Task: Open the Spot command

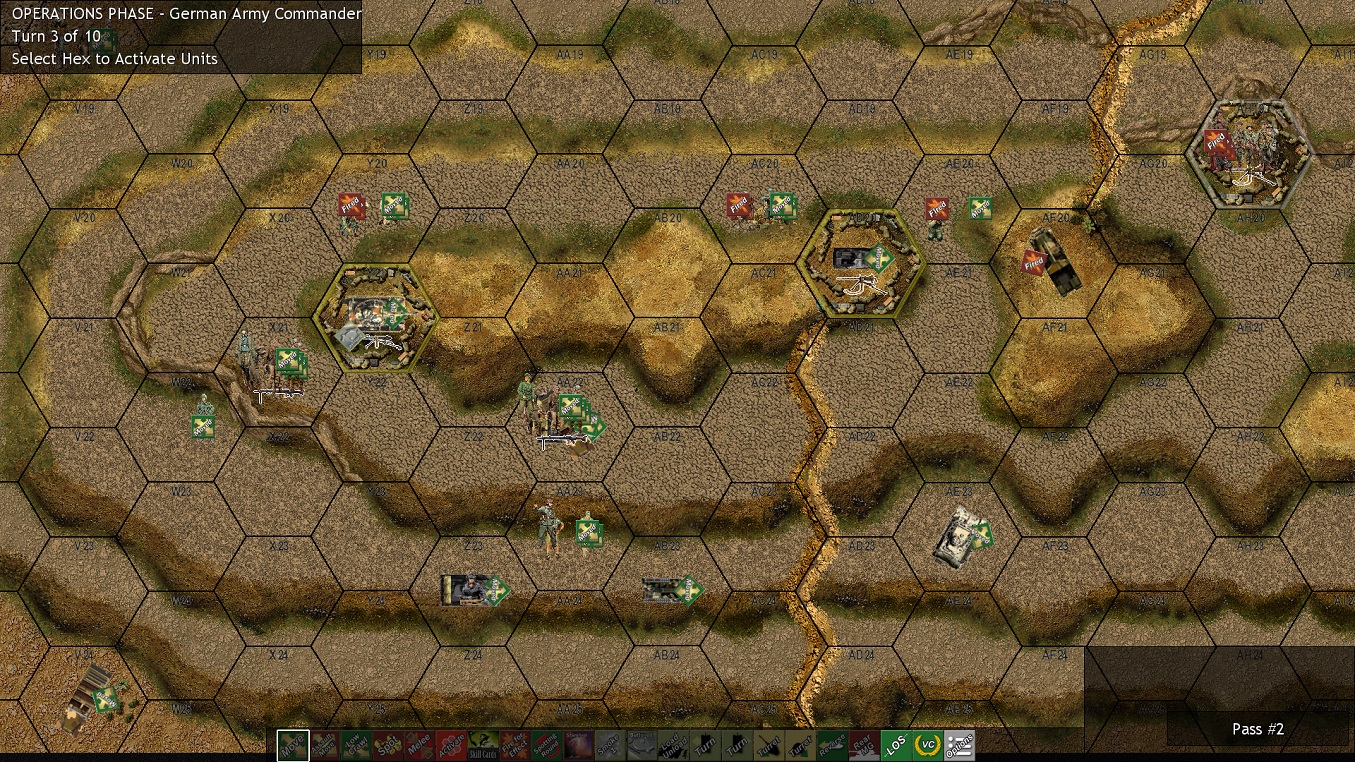Action: click(389, 745)
